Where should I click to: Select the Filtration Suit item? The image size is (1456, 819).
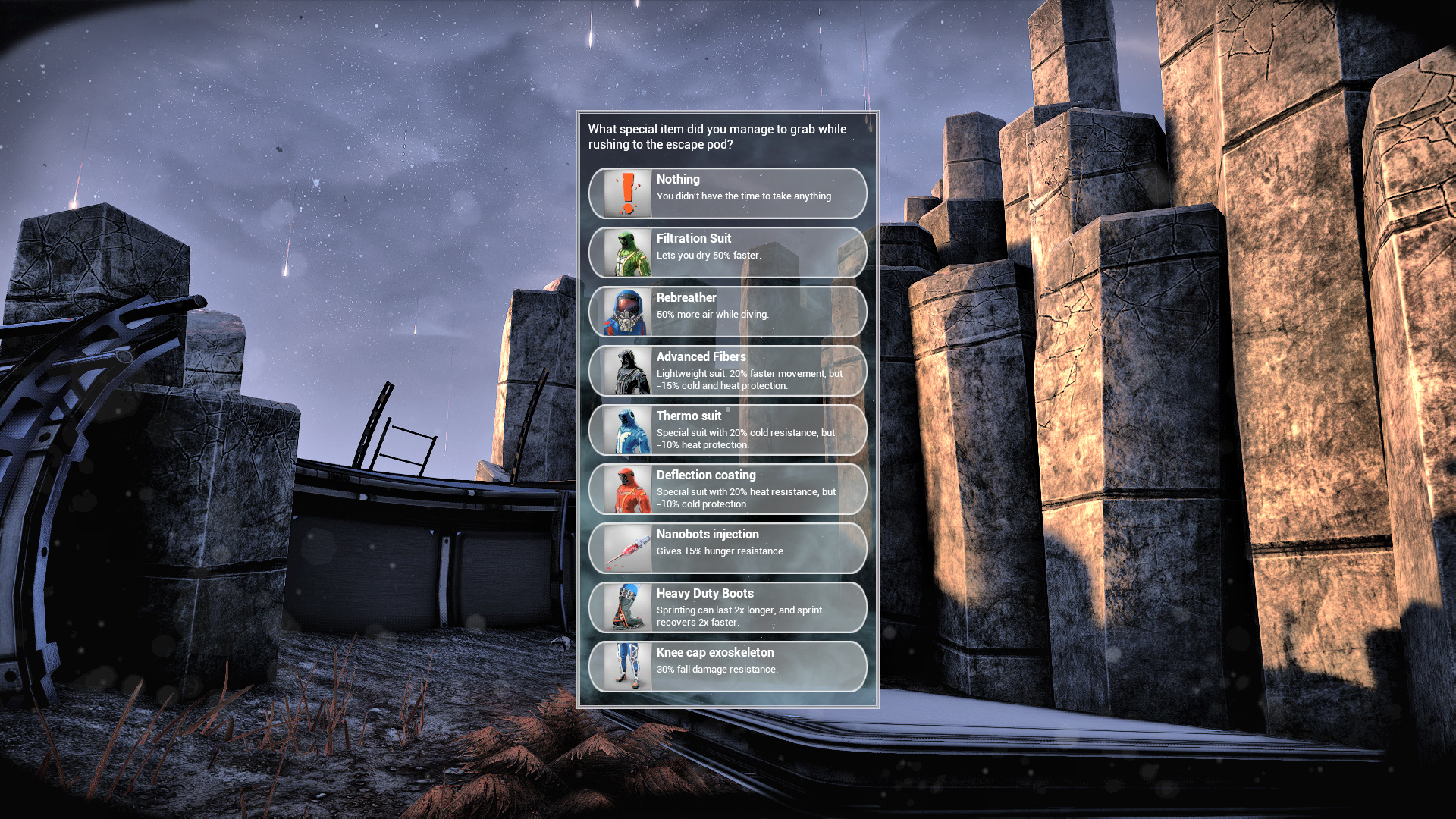(x=727, y=253)
